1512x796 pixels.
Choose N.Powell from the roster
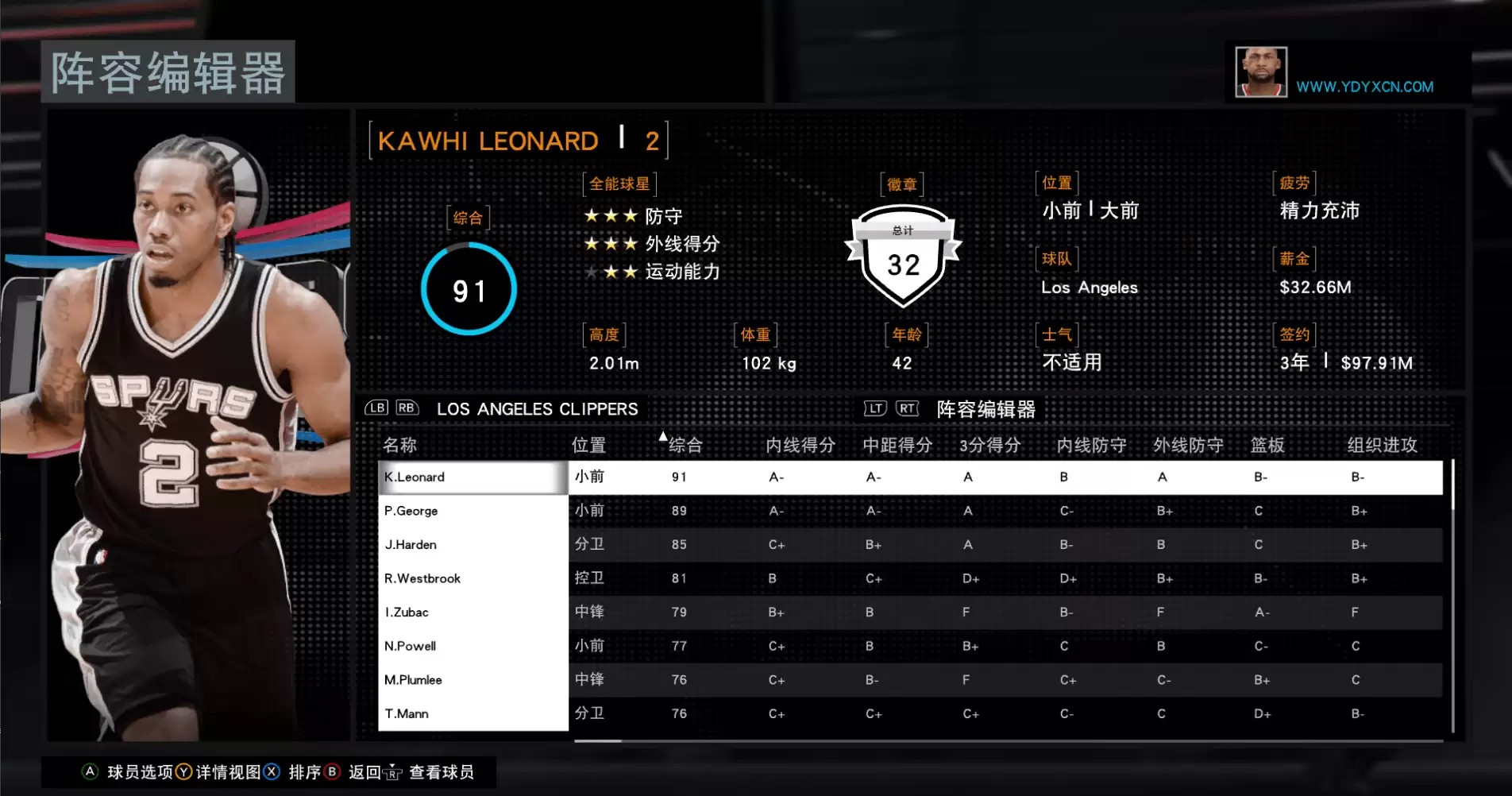[x=472, y=646]
